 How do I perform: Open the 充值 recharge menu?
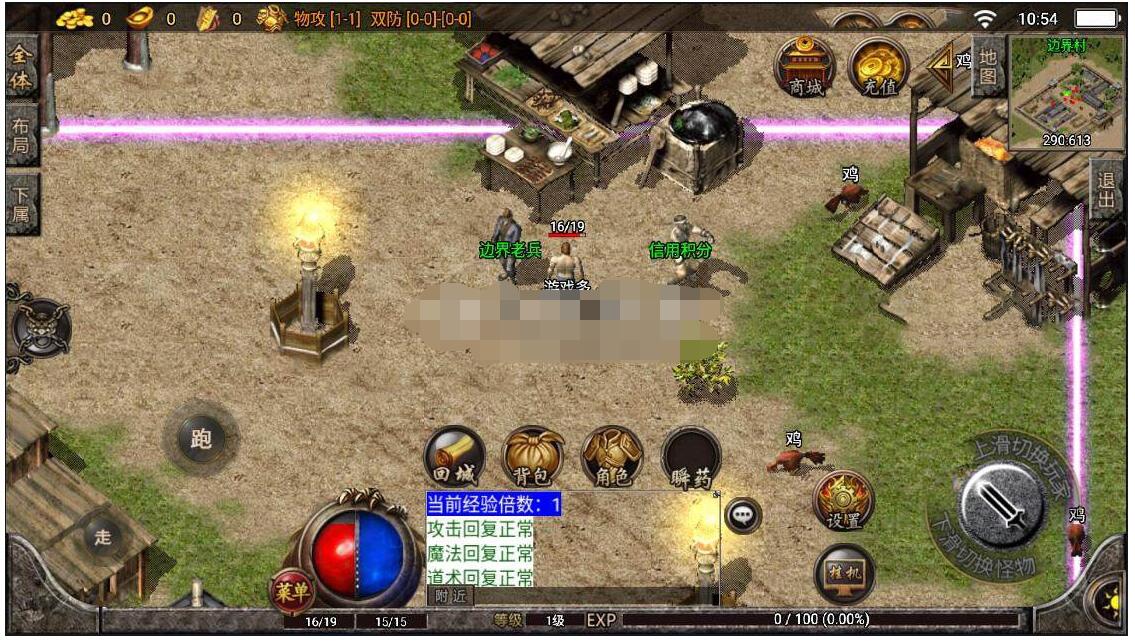click(x=878, y=67)
